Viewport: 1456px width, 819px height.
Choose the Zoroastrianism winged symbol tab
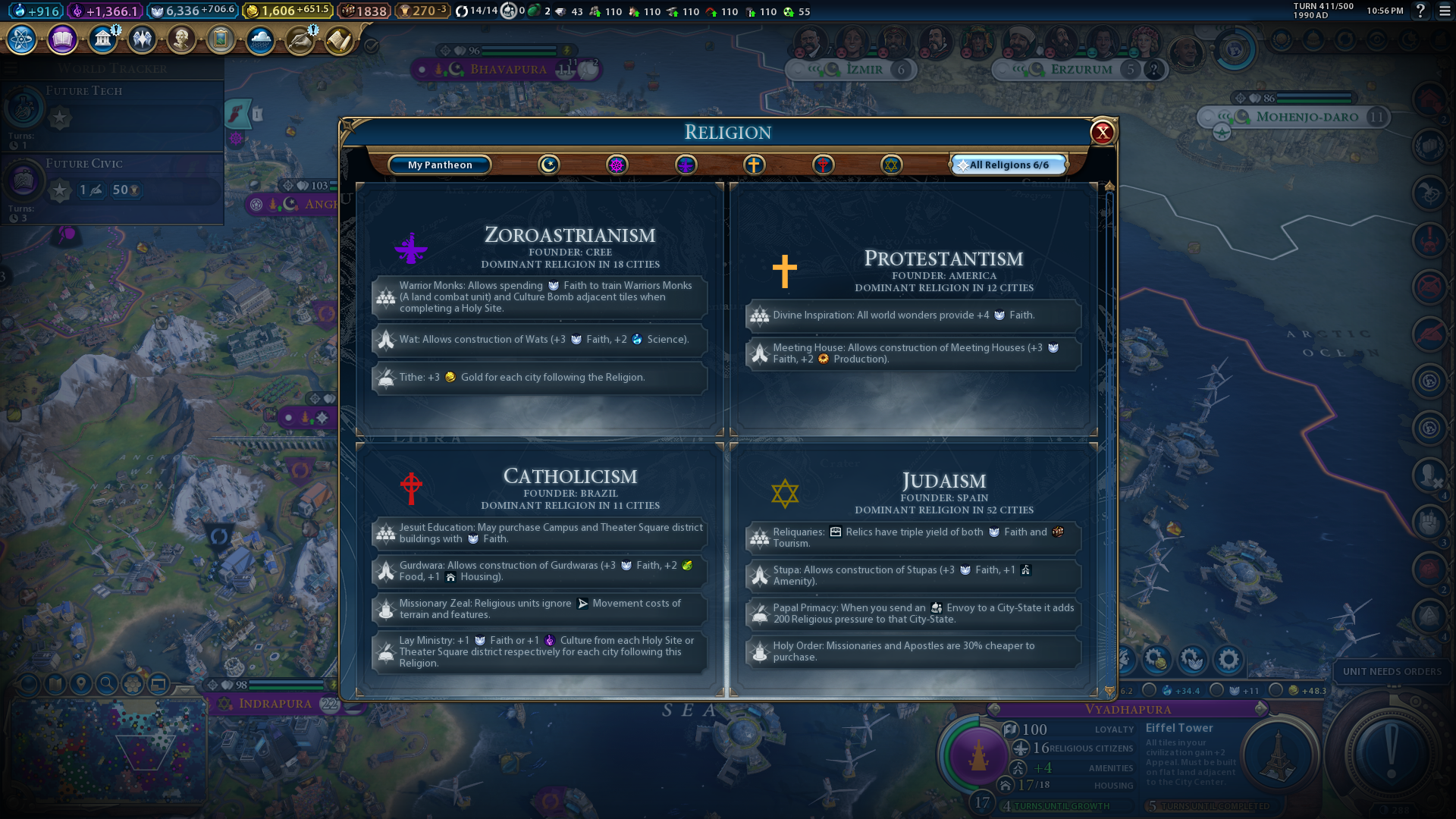686,165
